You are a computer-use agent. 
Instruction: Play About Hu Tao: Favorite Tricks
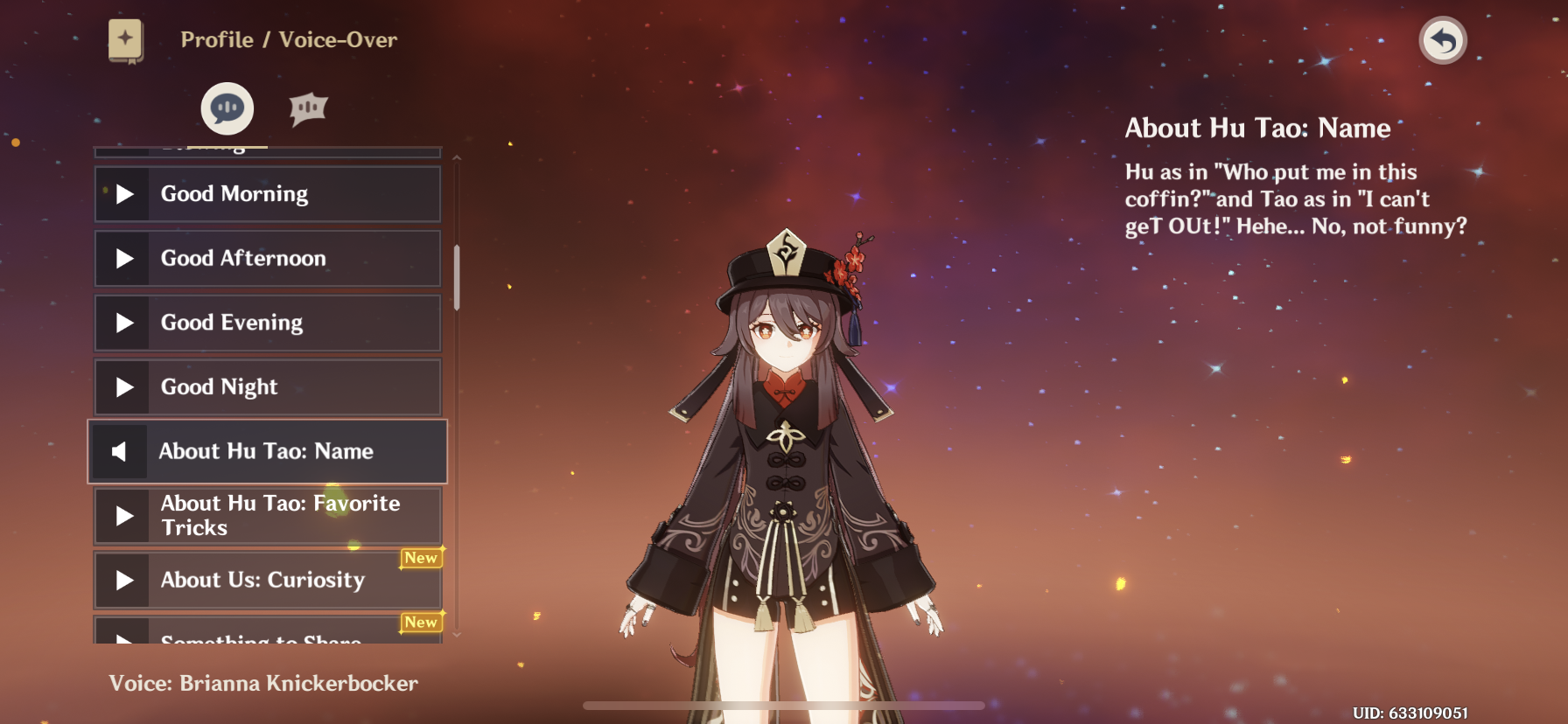[x=267, y=516]
